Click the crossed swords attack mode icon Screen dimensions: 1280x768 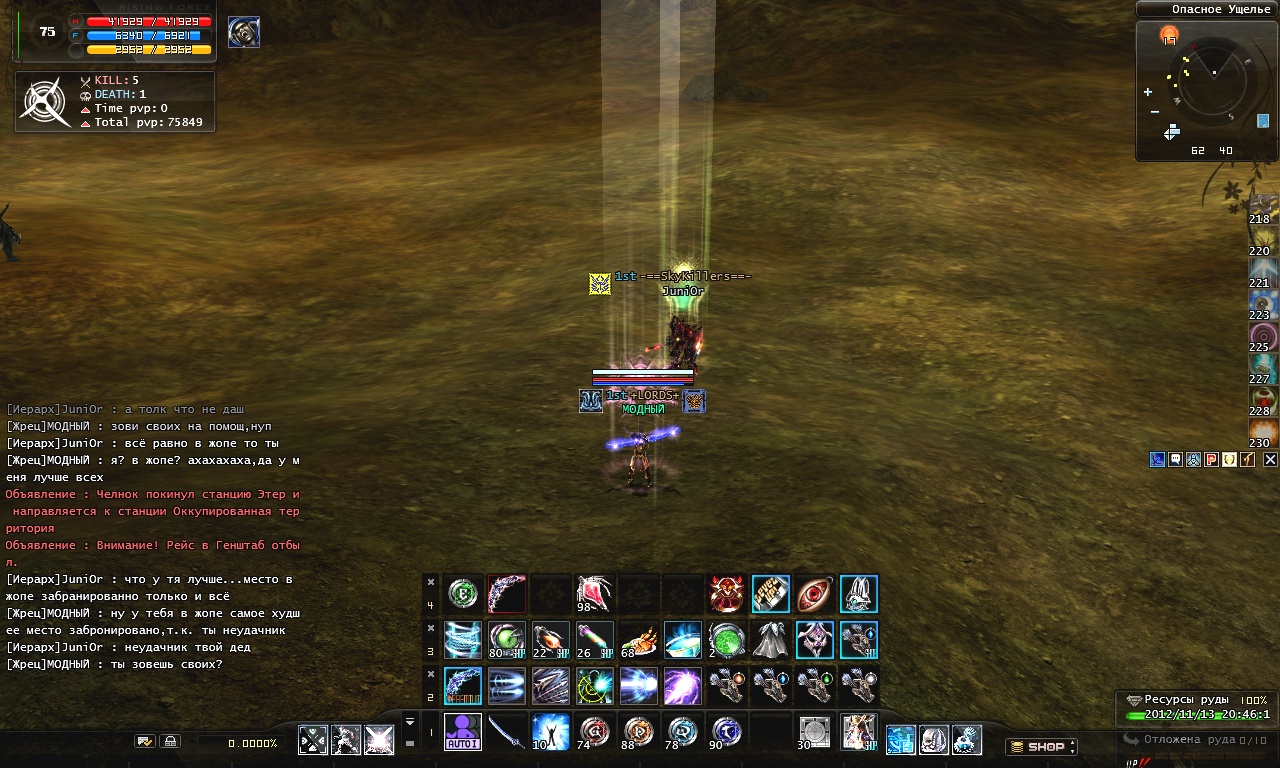tap(313, 740)
